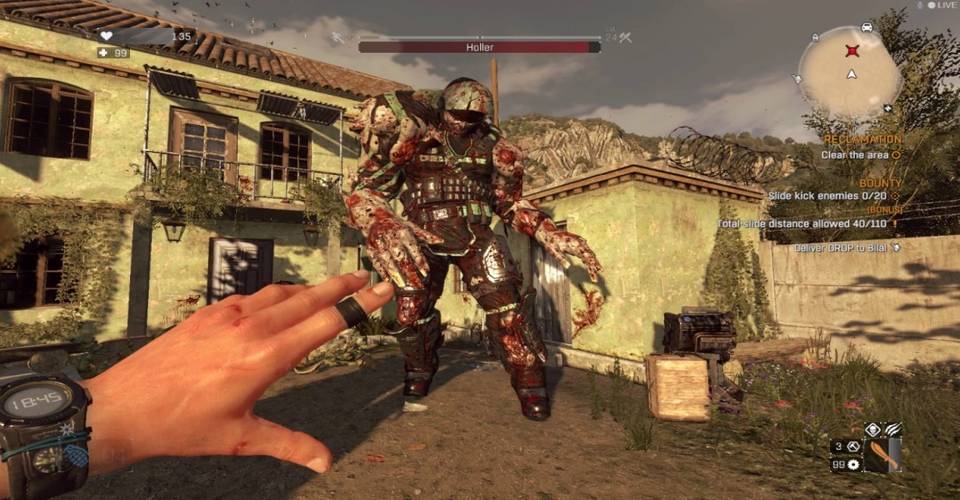960x500 pixels.
Task: Select the equipped orange machete weapon slot
Action: click(881, 454)
